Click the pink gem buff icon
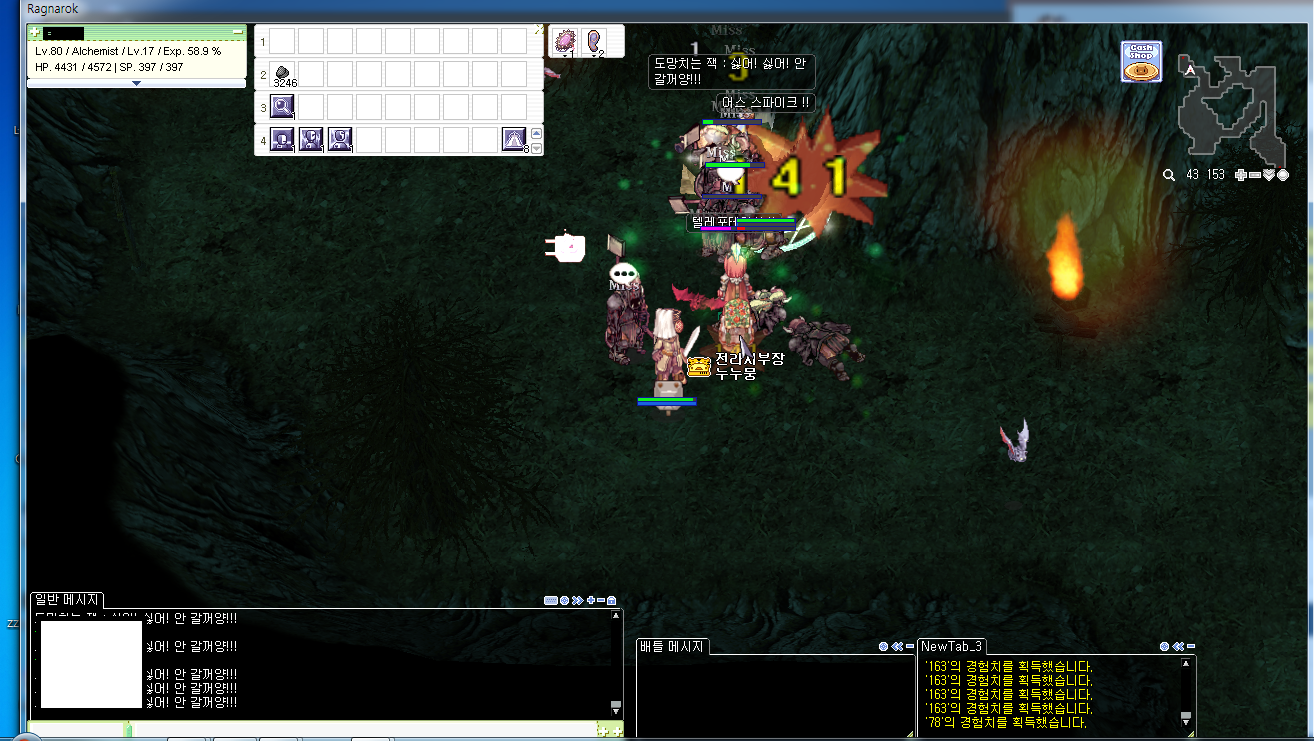The image size is (1314, 741). click(566, 41)
